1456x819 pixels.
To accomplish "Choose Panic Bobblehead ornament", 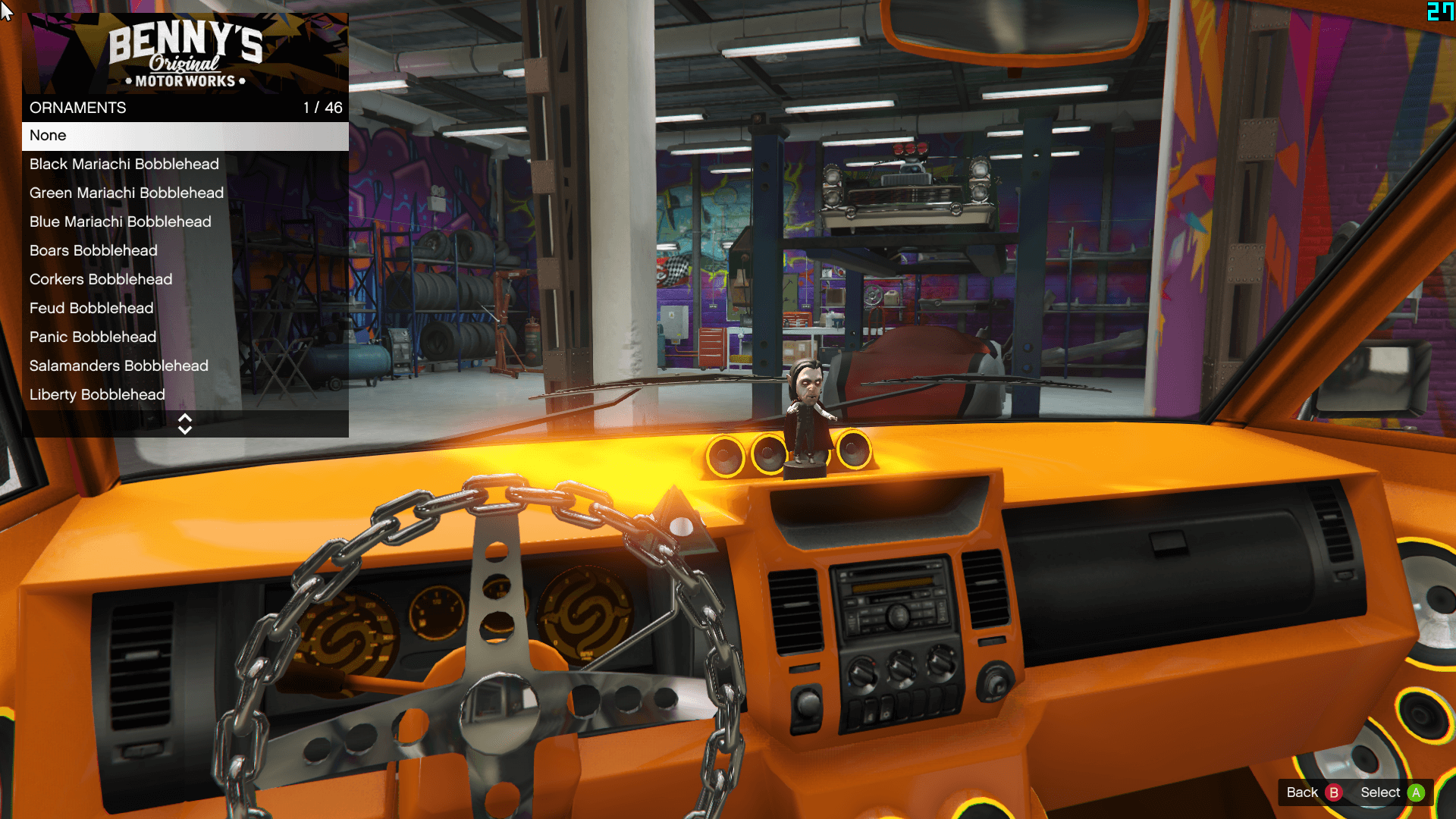I will [185, 337].
